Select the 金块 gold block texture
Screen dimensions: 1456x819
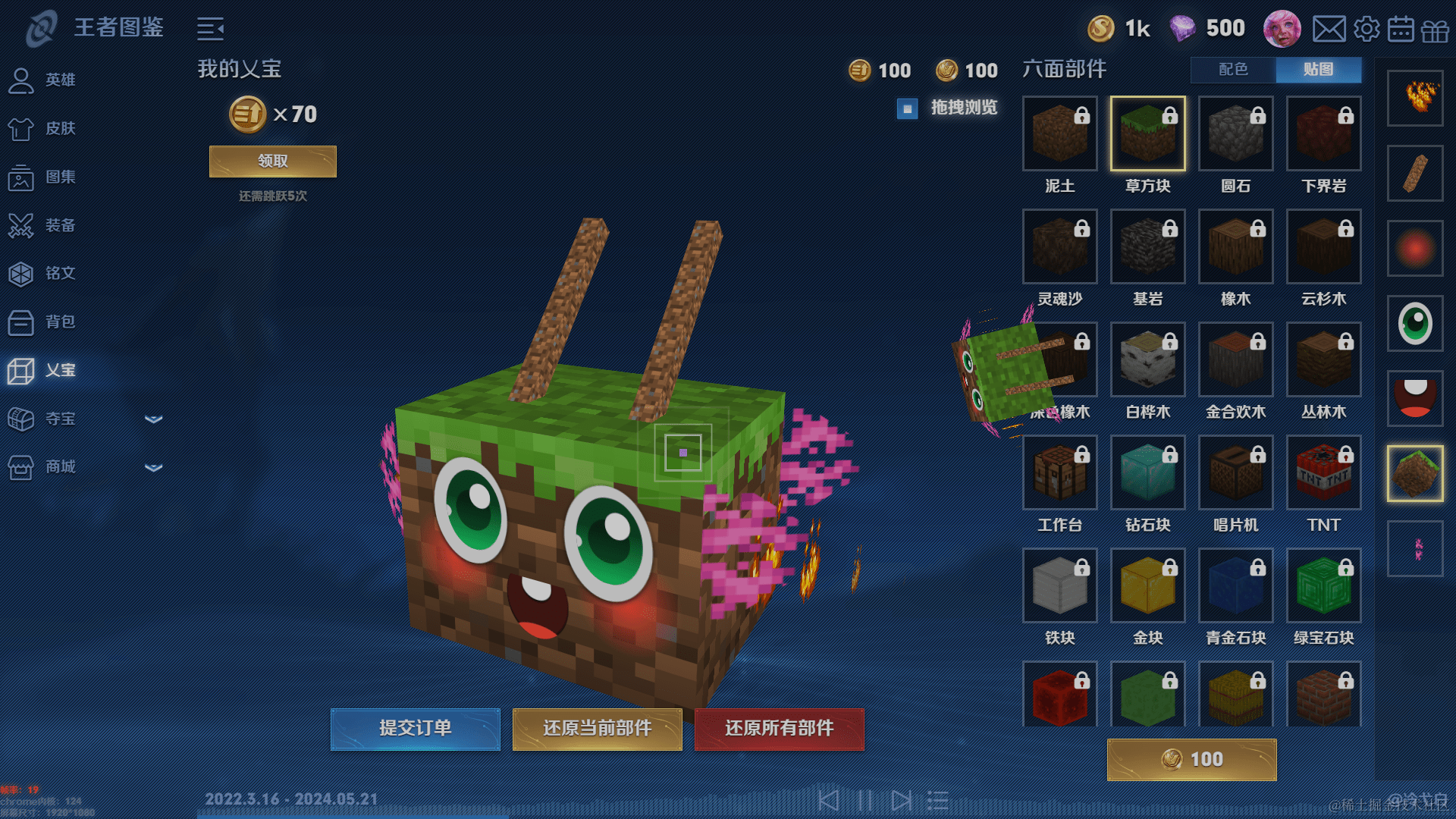[1147, 585]
